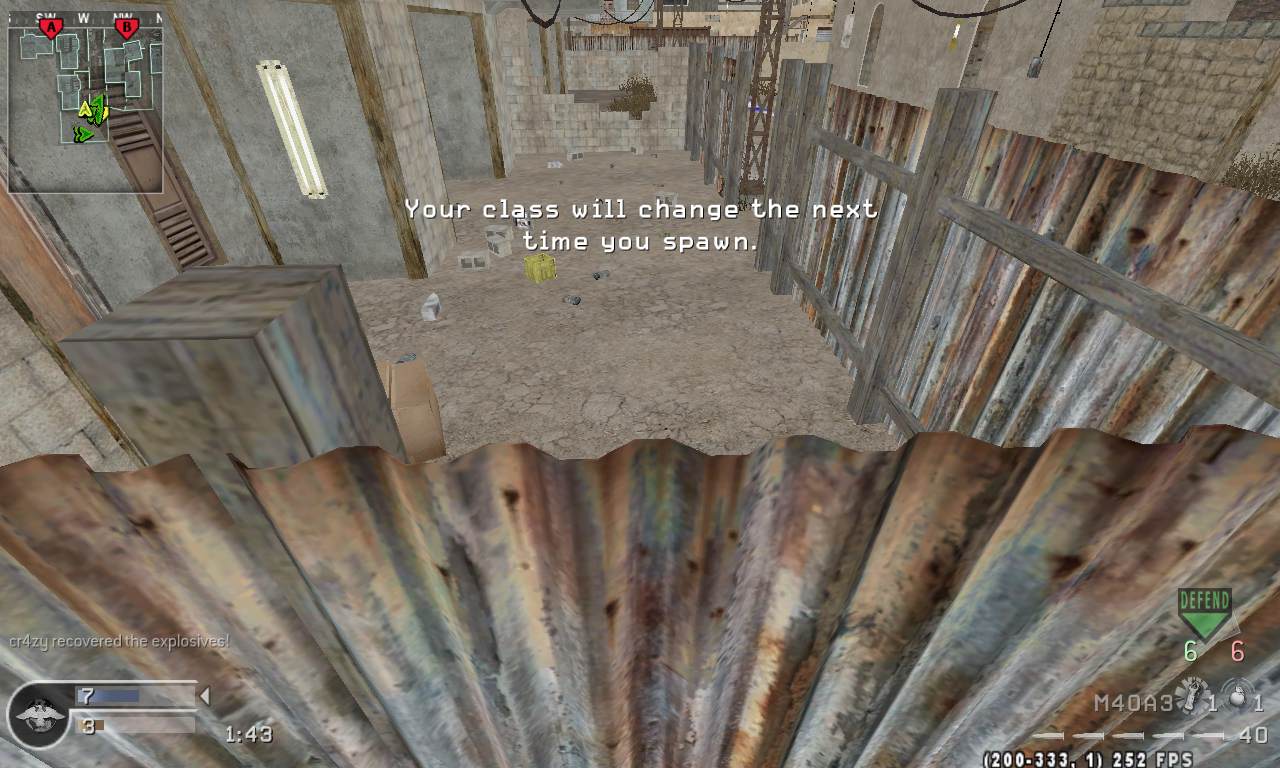This screenshot has width=1280, height=768.
Task: Click the minimap in the corner
Action: coord(85,102)
